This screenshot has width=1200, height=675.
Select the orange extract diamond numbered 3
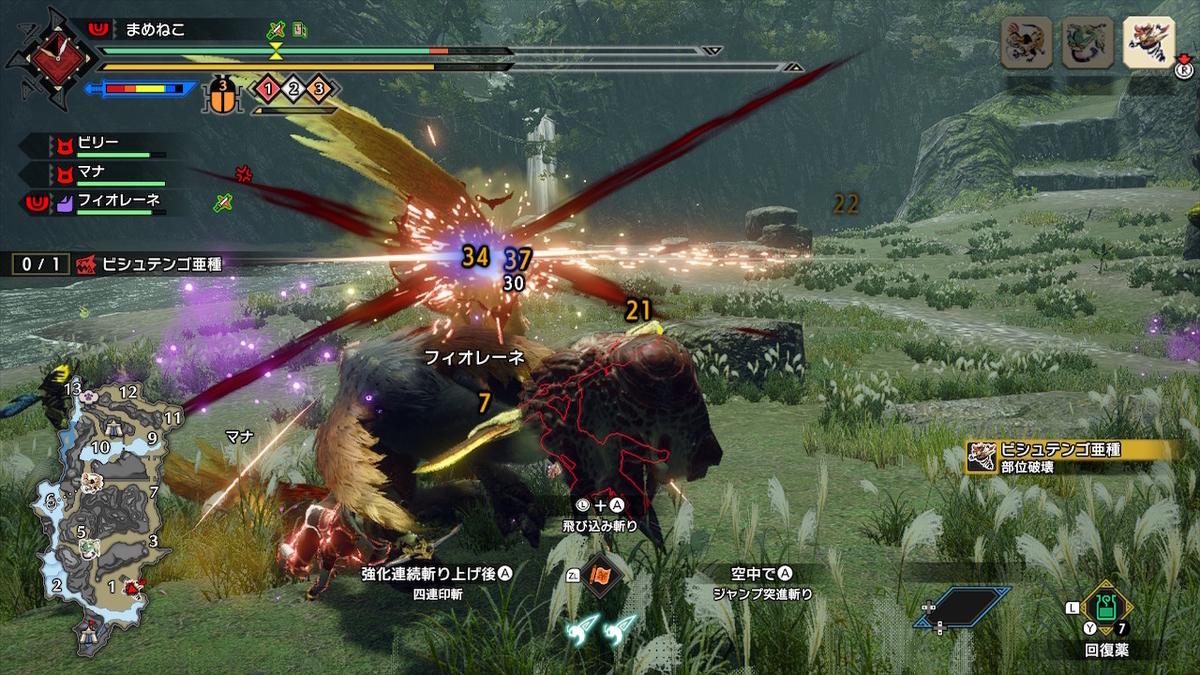click(318, 90)
